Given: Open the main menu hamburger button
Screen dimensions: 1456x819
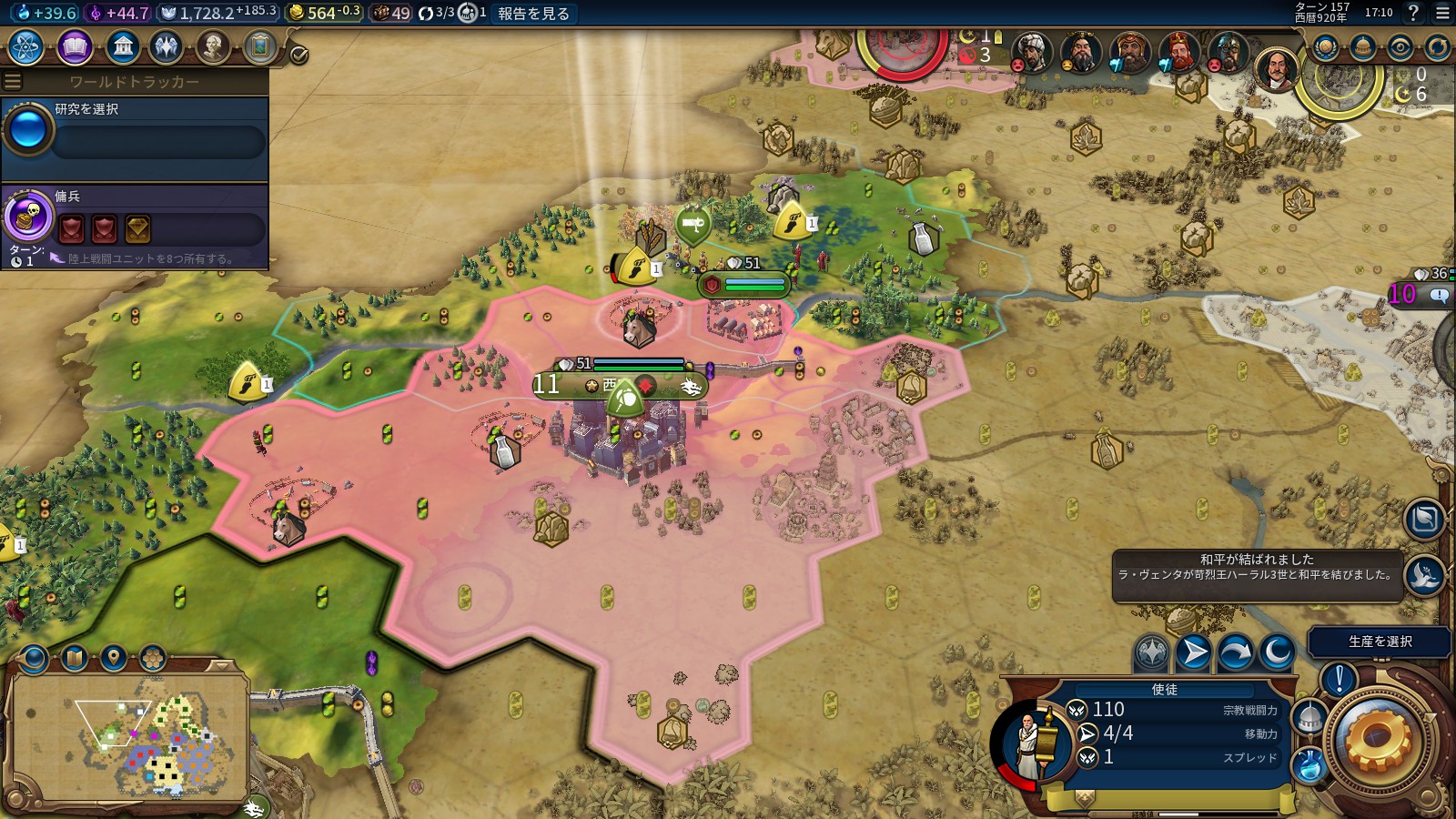Looking at the screenshot, I should pyautogui.click(x=1442, y=13).
